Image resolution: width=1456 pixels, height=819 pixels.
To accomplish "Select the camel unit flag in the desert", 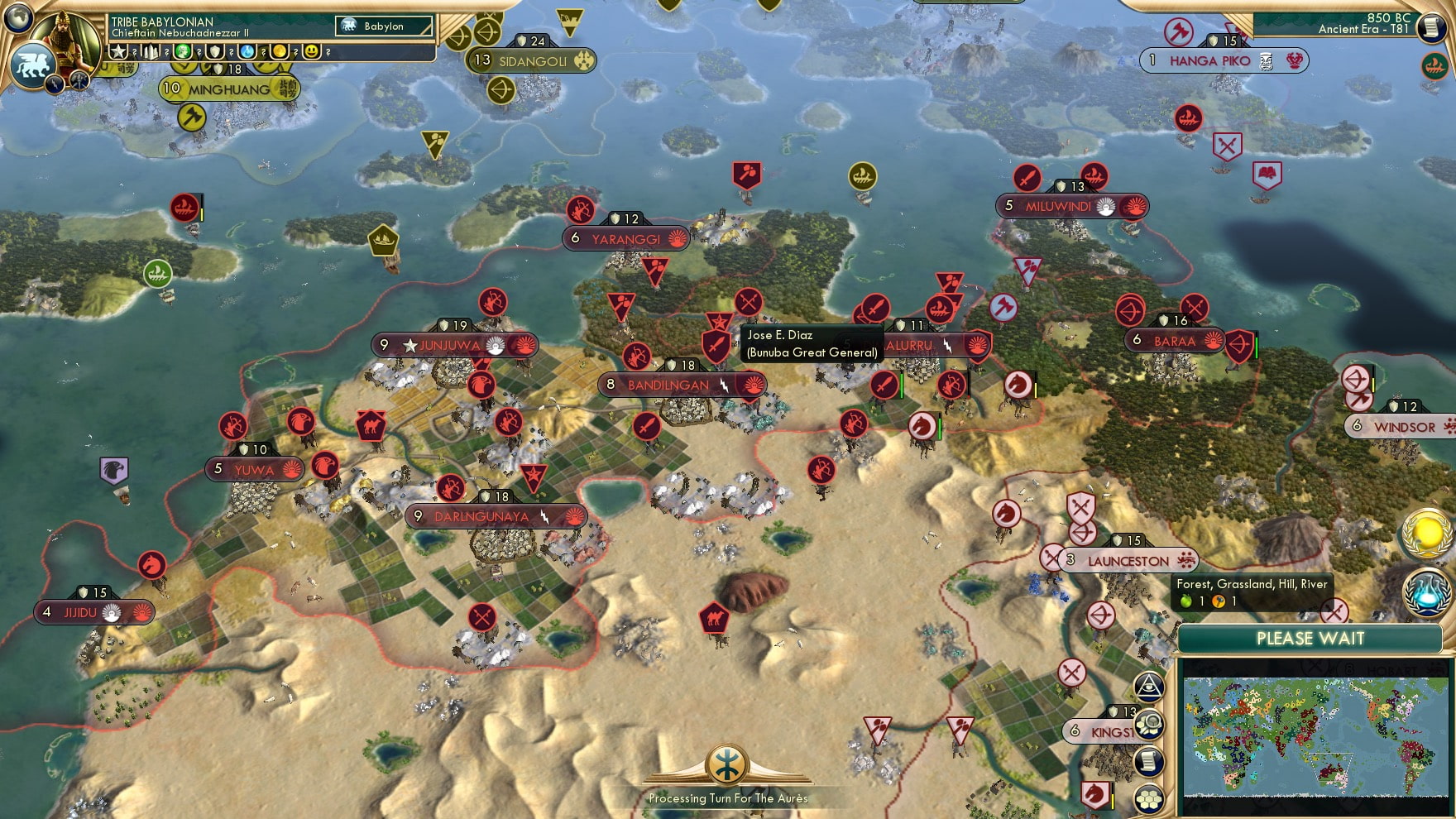I will click(713, 618).
